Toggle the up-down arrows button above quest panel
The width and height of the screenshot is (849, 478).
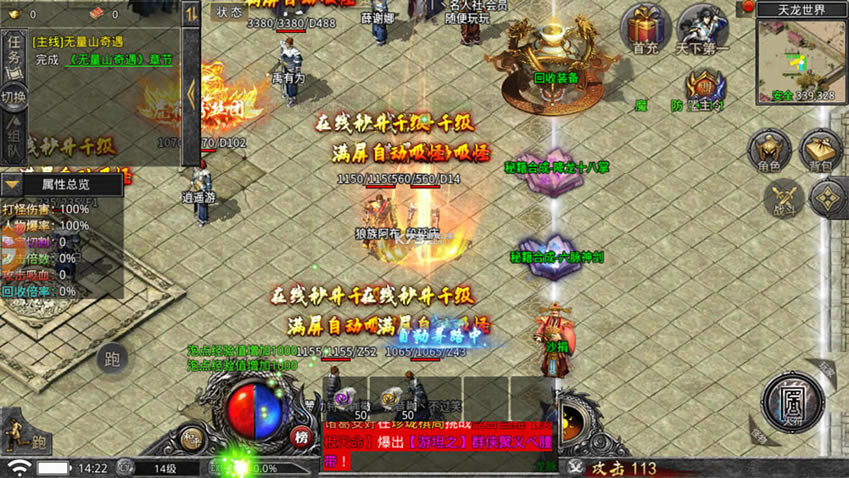tap(191, 14)
